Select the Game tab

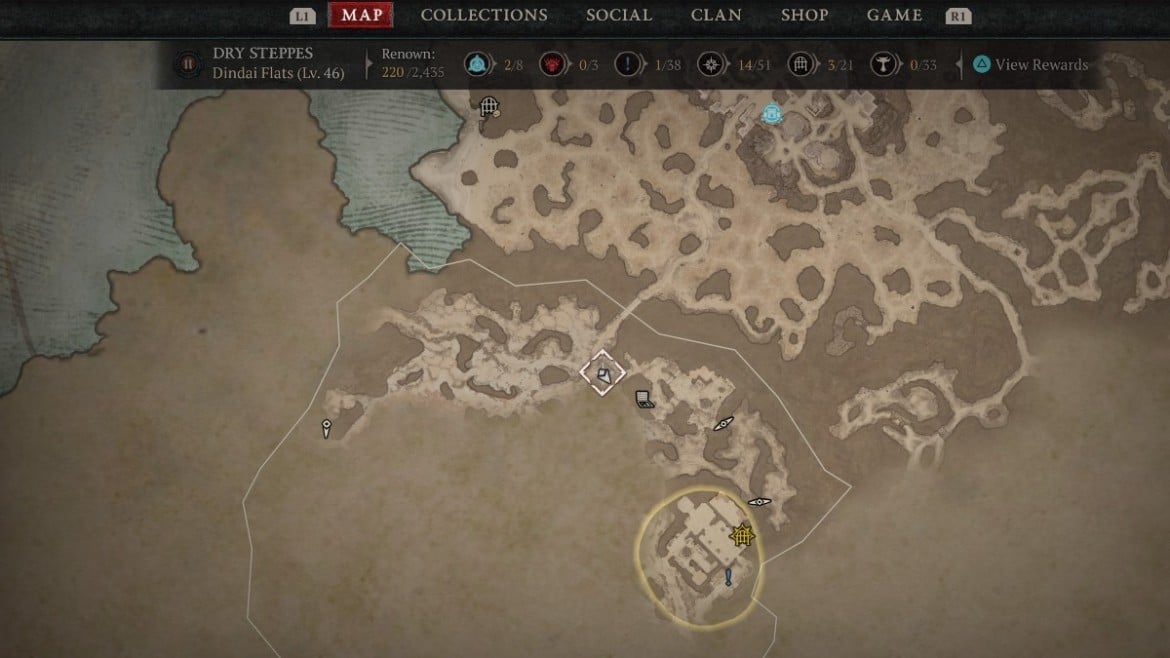coord(894,15)
